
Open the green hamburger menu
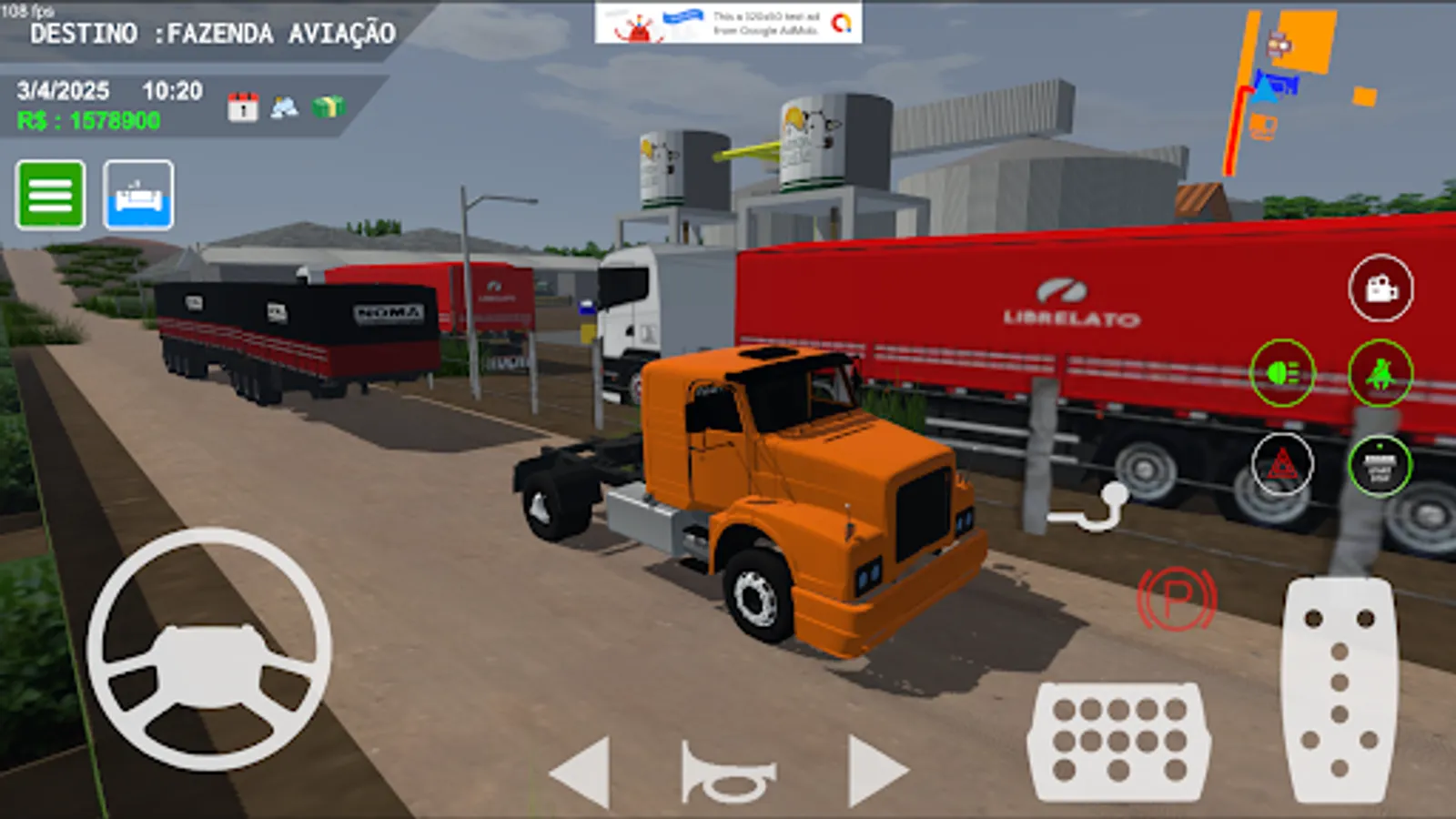point(50,197)
